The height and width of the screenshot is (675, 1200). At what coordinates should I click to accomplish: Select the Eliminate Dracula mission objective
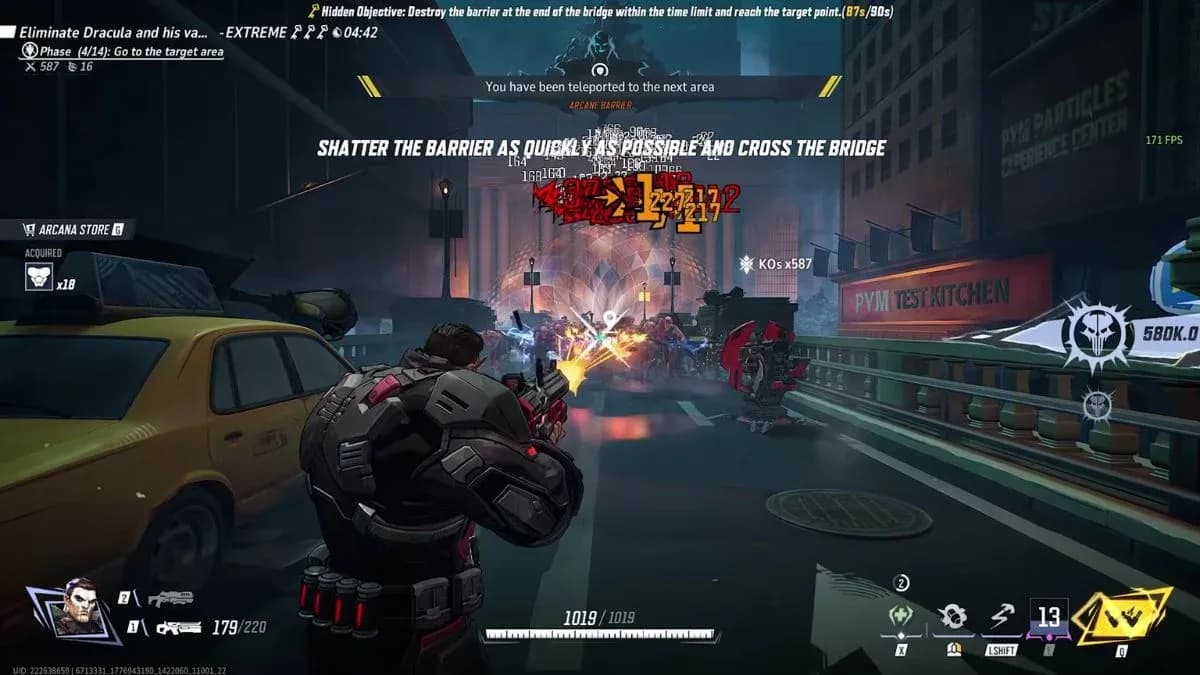115,32
